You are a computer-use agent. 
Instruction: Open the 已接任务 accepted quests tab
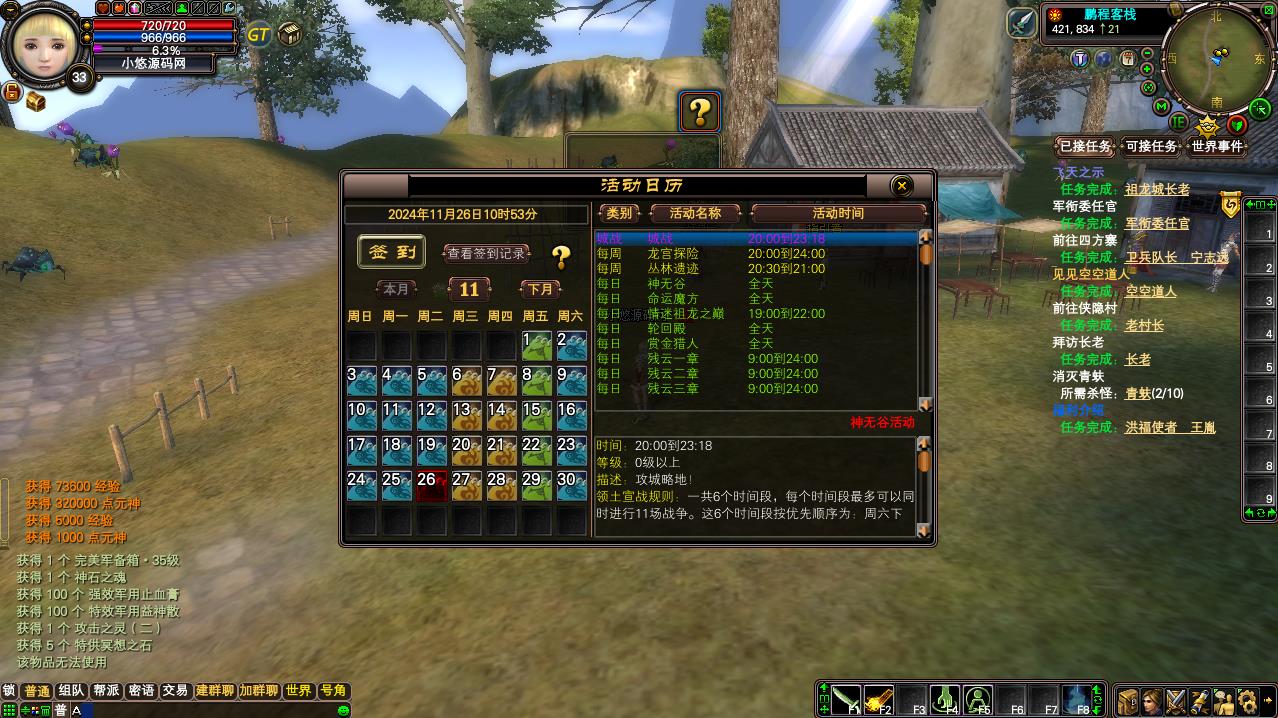1085,146
